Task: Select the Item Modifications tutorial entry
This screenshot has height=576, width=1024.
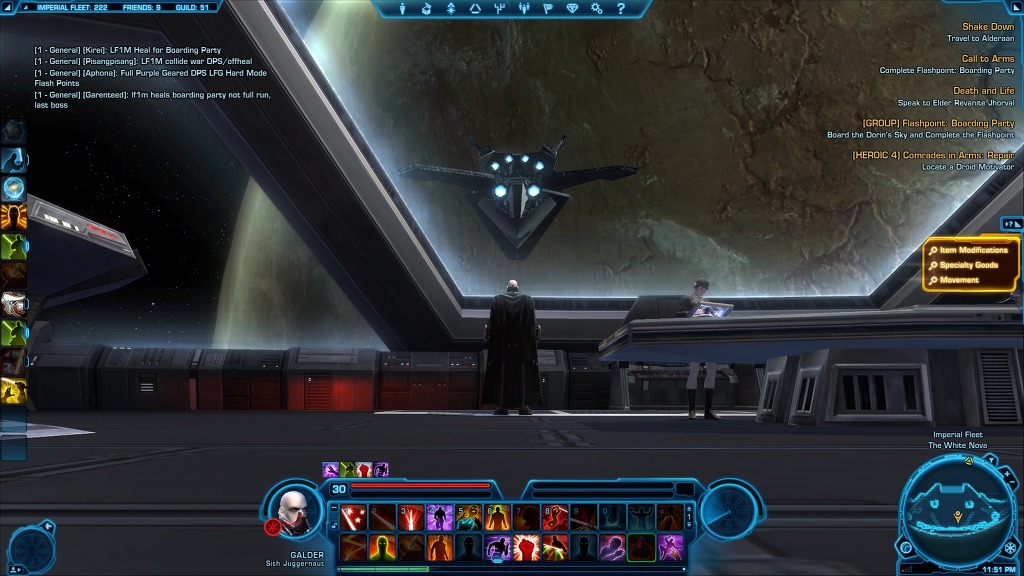Action: pos(973,250)
